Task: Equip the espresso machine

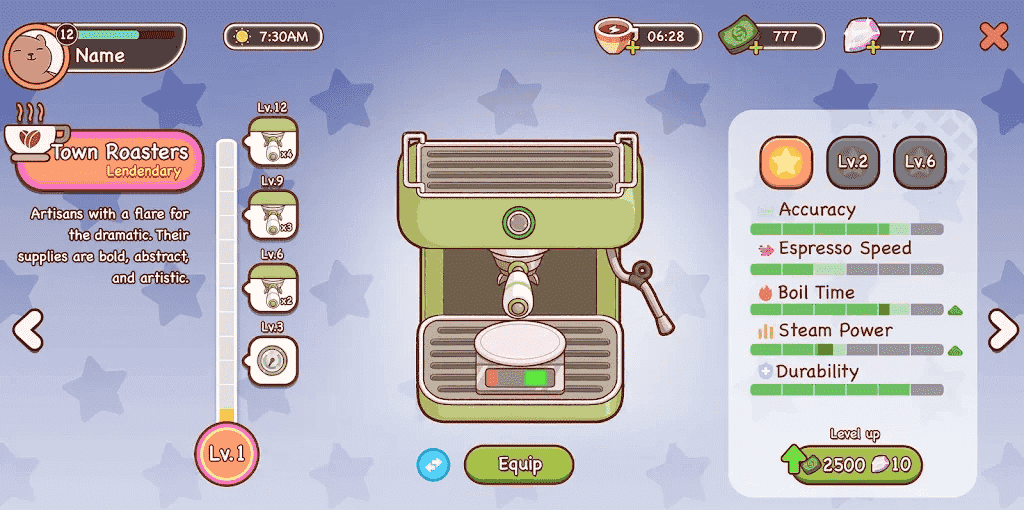Action: click(x=519, y=465)
